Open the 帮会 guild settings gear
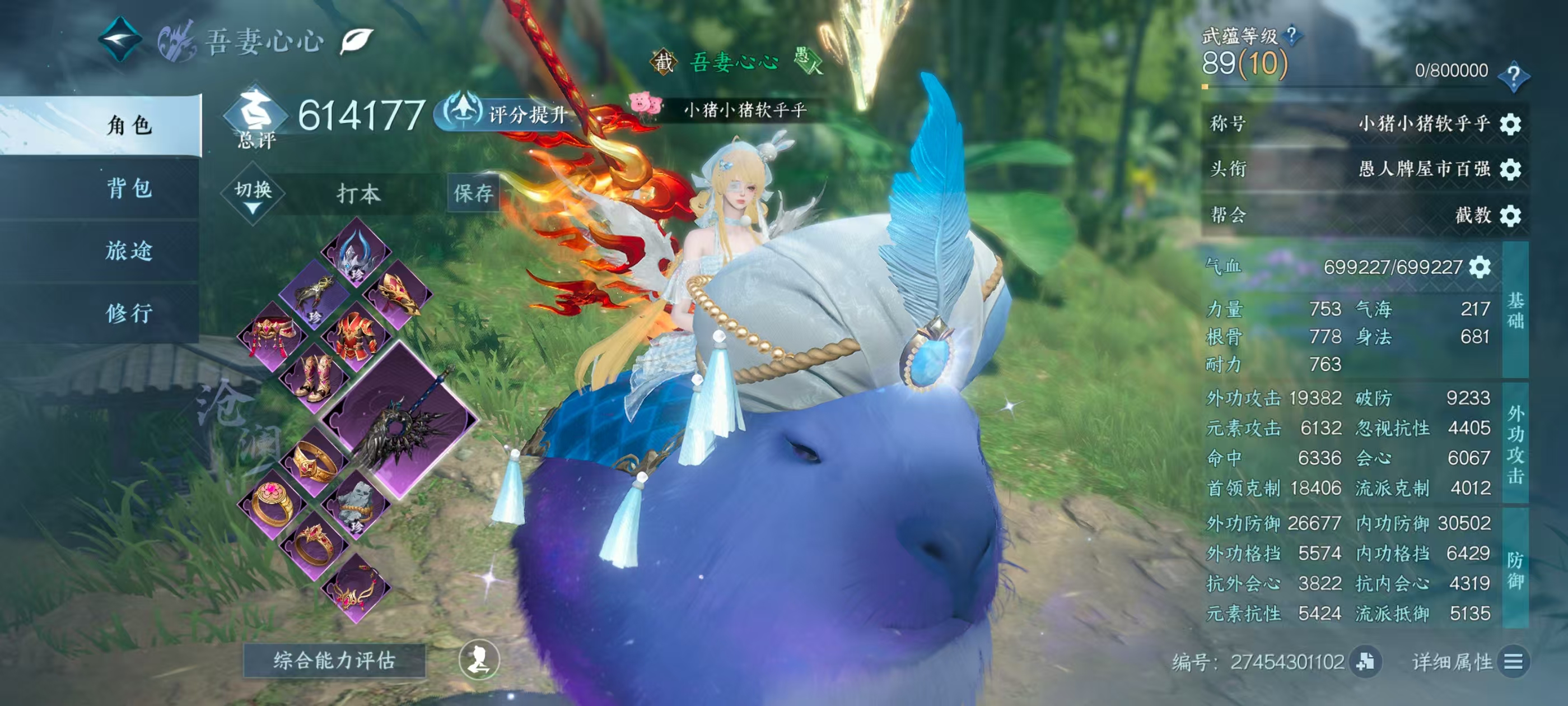This screenshot has width=1568, height=706. pos(1510,215)
